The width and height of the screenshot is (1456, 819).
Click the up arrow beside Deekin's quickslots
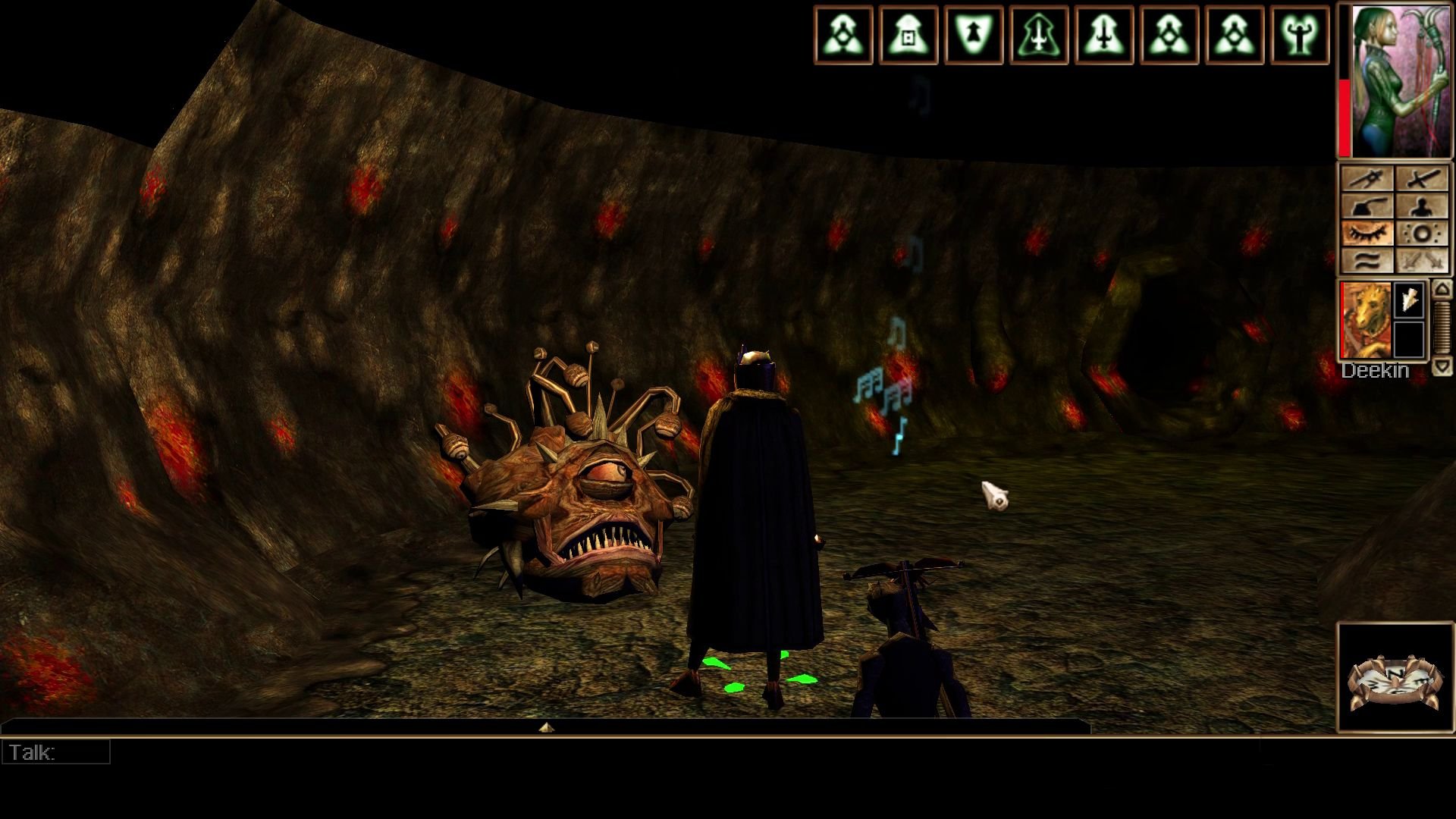point(1441,289)
